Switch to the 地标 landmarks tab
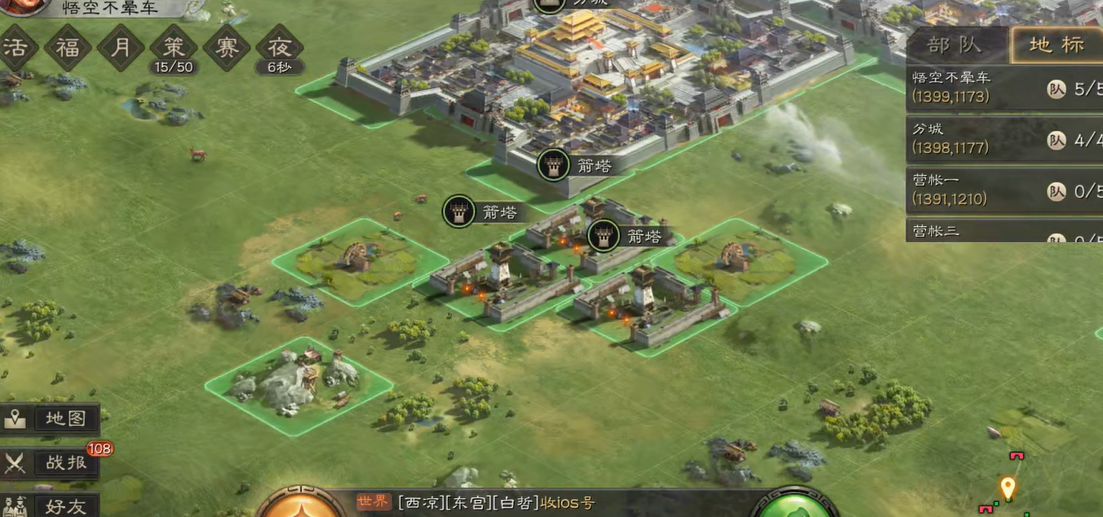The height and width of the screenshot is (517, 1103). tap(1056, 45)
